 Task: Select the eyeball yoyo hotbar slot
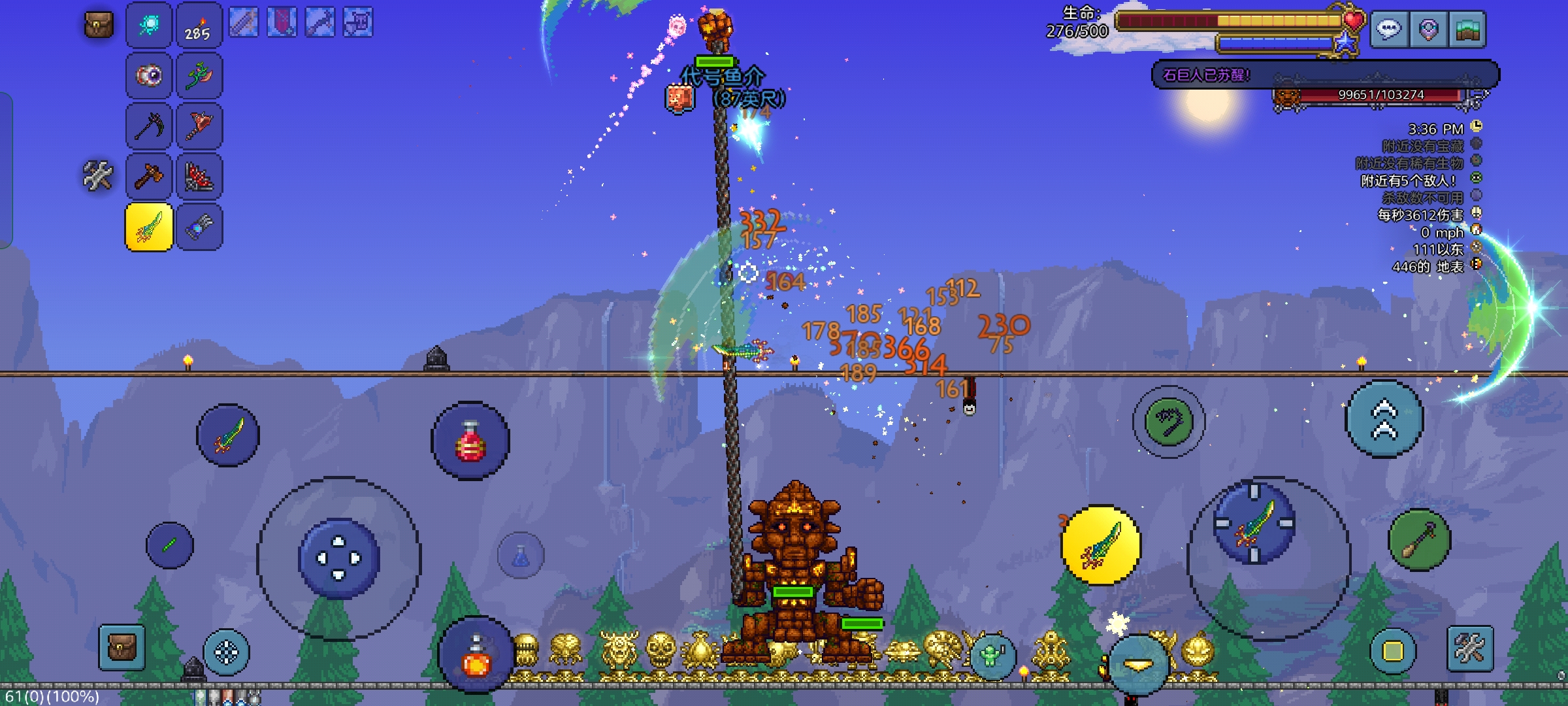(149, 75)
